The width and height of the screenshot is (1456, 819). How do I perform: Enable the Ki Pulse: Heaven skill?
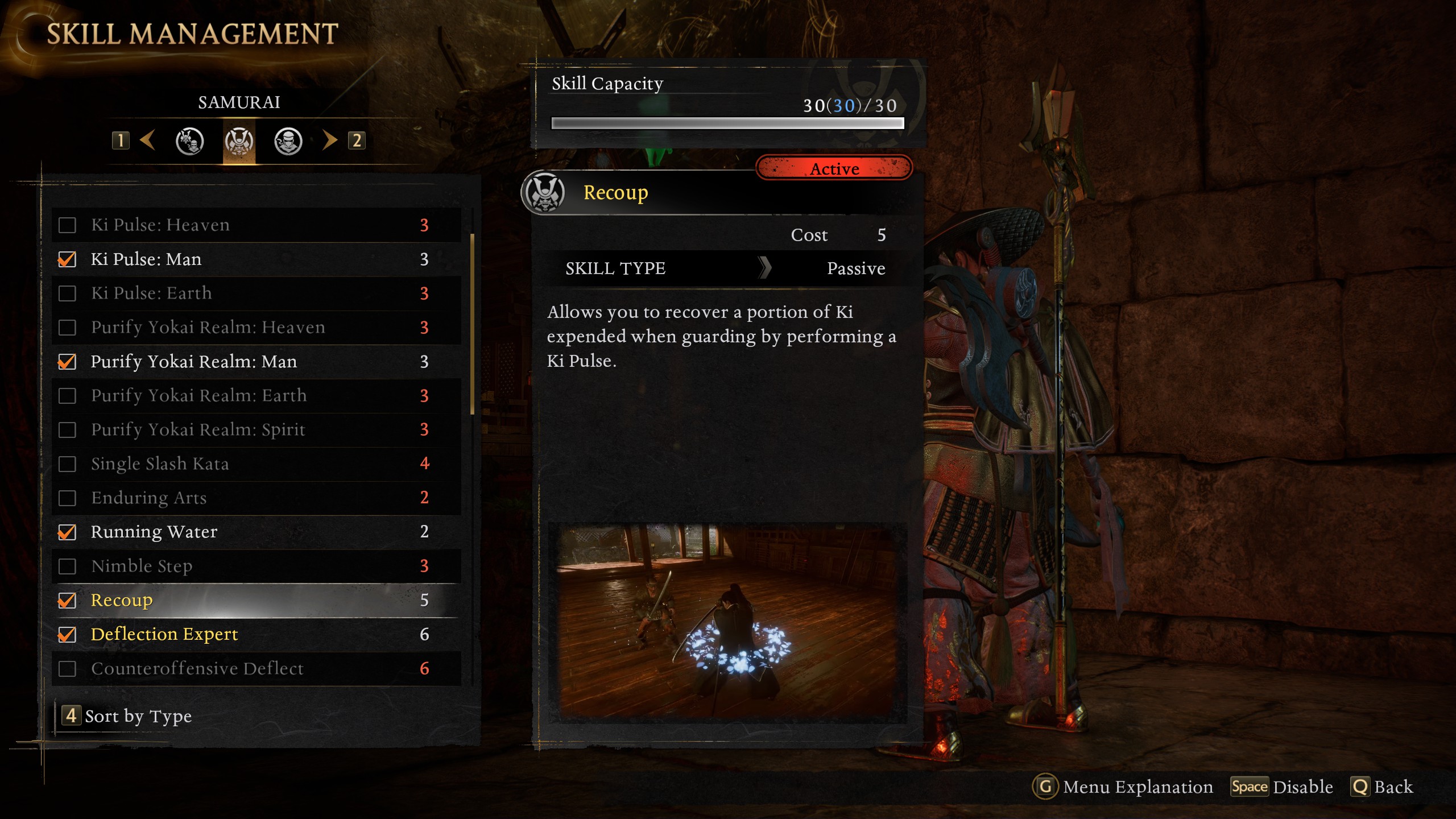67,225
